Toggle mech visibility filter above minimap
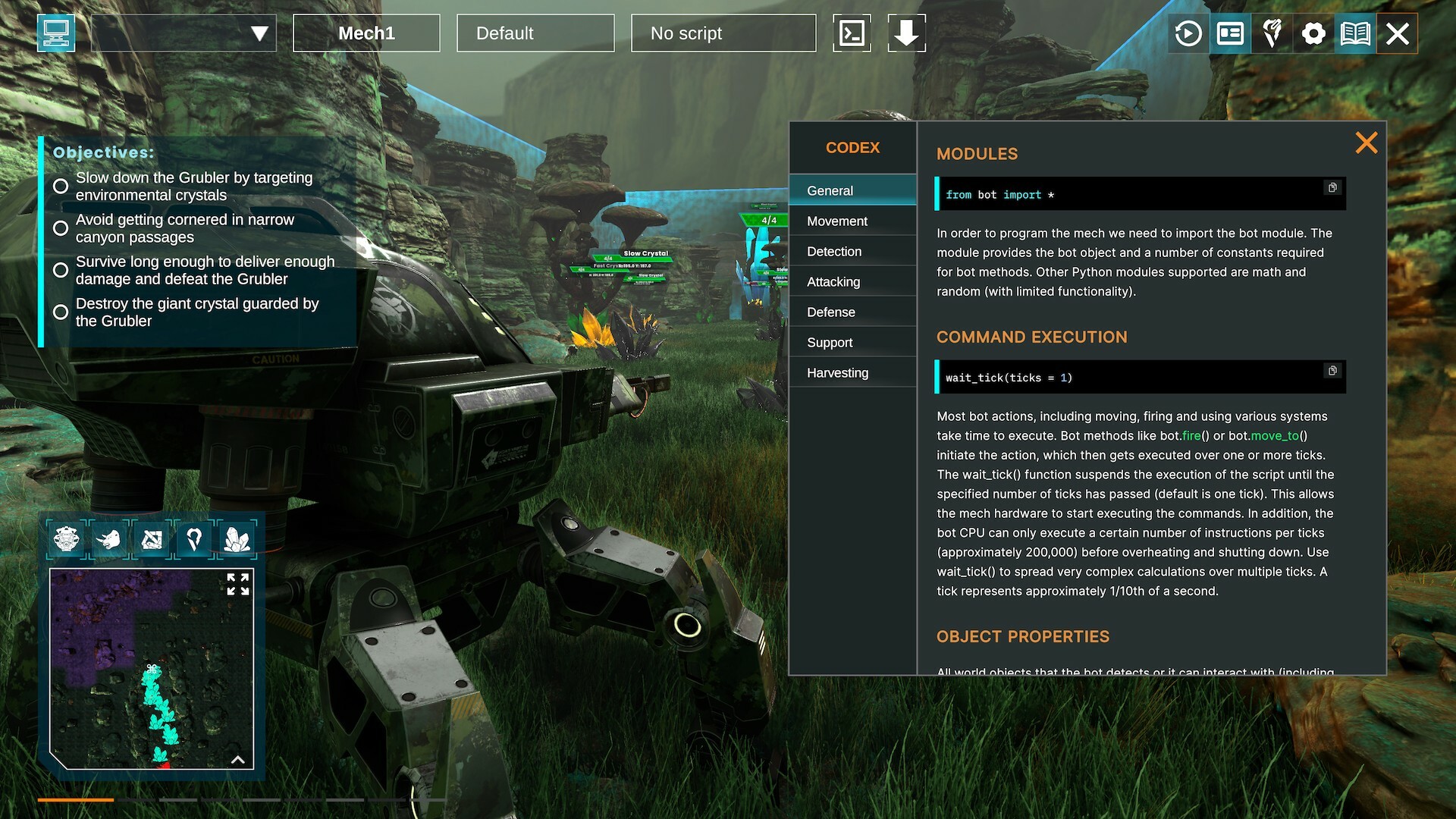This screenshot has height=819, width=1456. (67, 538)
